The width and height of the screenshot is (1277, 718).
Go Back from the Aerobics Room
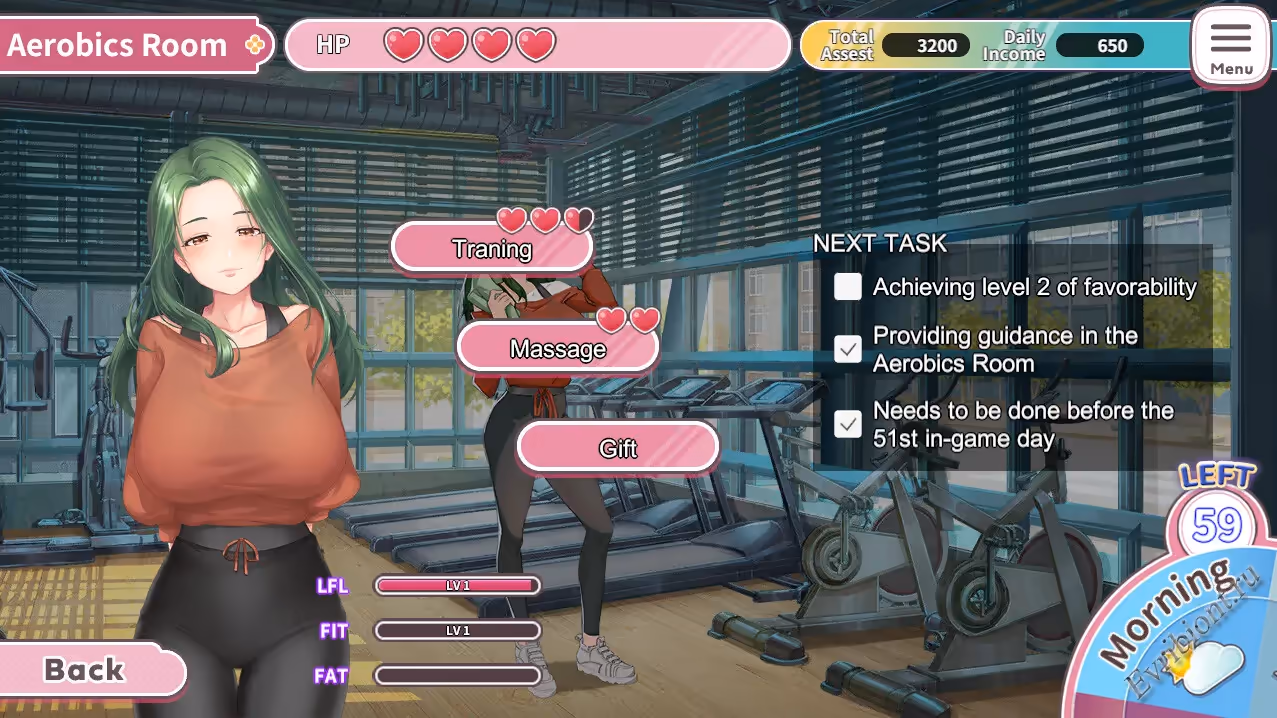tap(86, 669)
